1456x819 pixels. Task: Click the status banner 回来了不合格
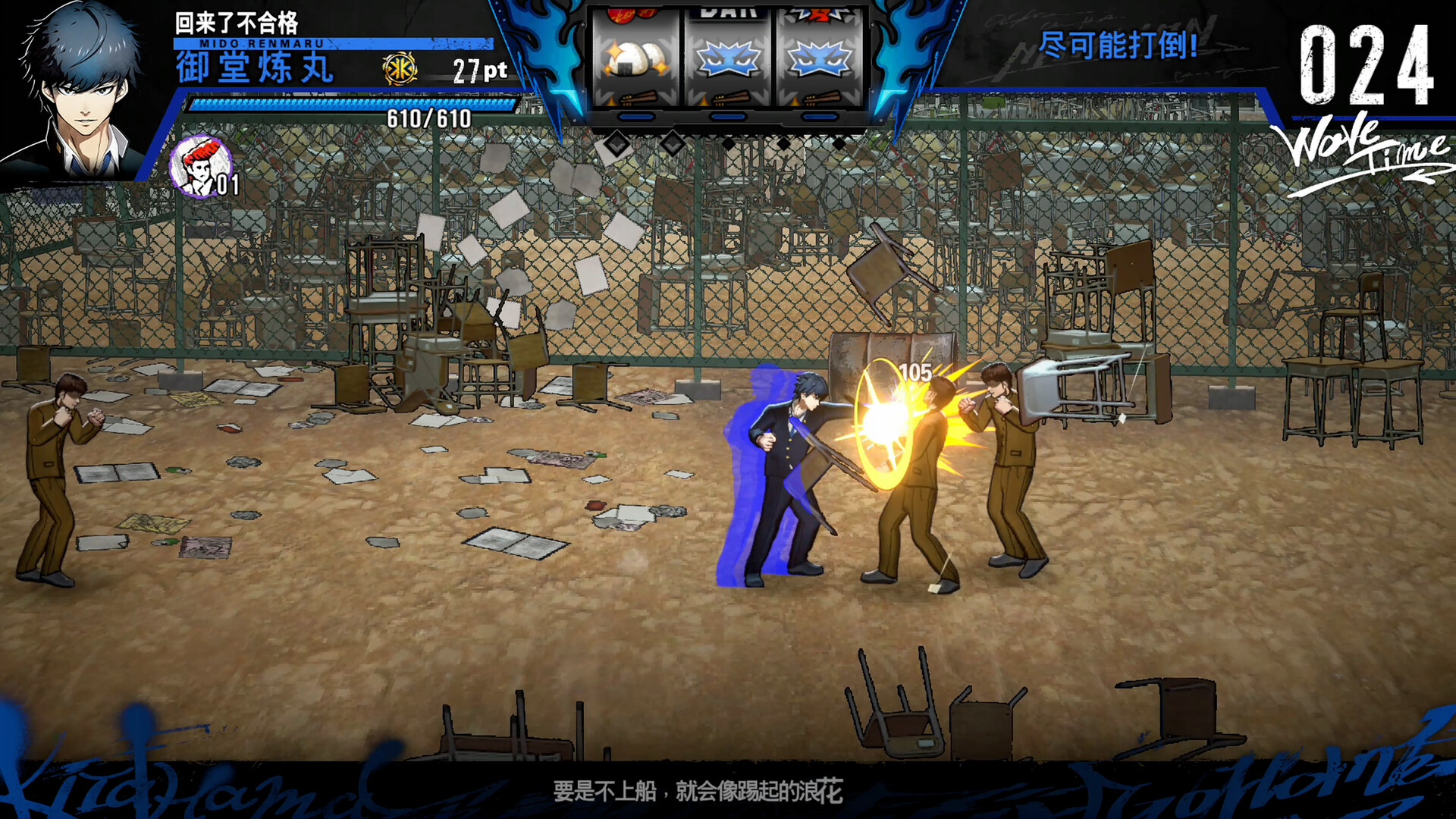(x=237, y=22)
